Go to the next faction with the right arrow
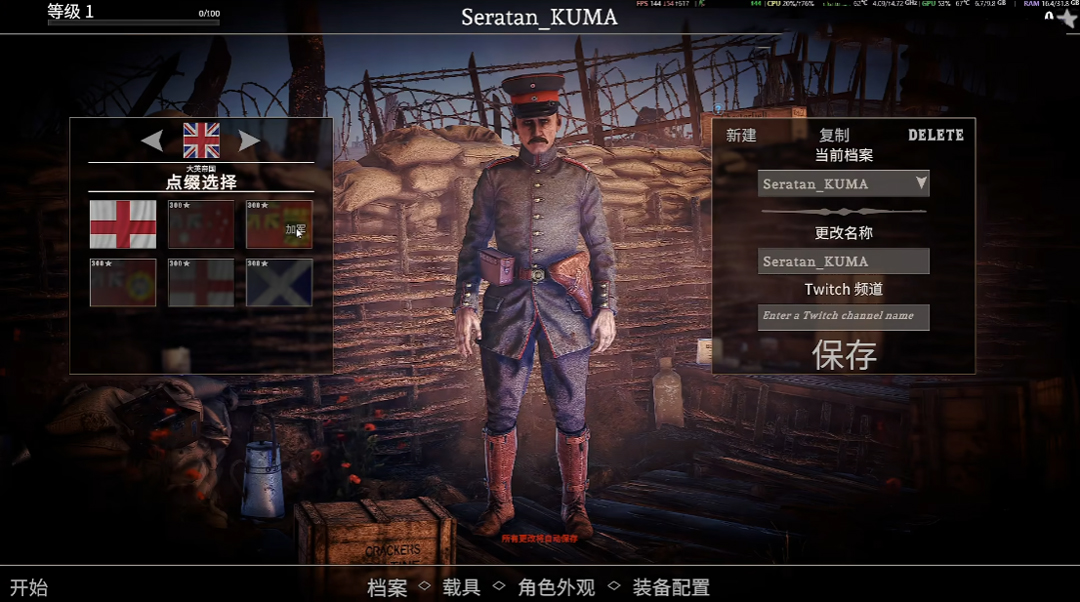This screenshot has width=1080, height=602. coord(249,141)
